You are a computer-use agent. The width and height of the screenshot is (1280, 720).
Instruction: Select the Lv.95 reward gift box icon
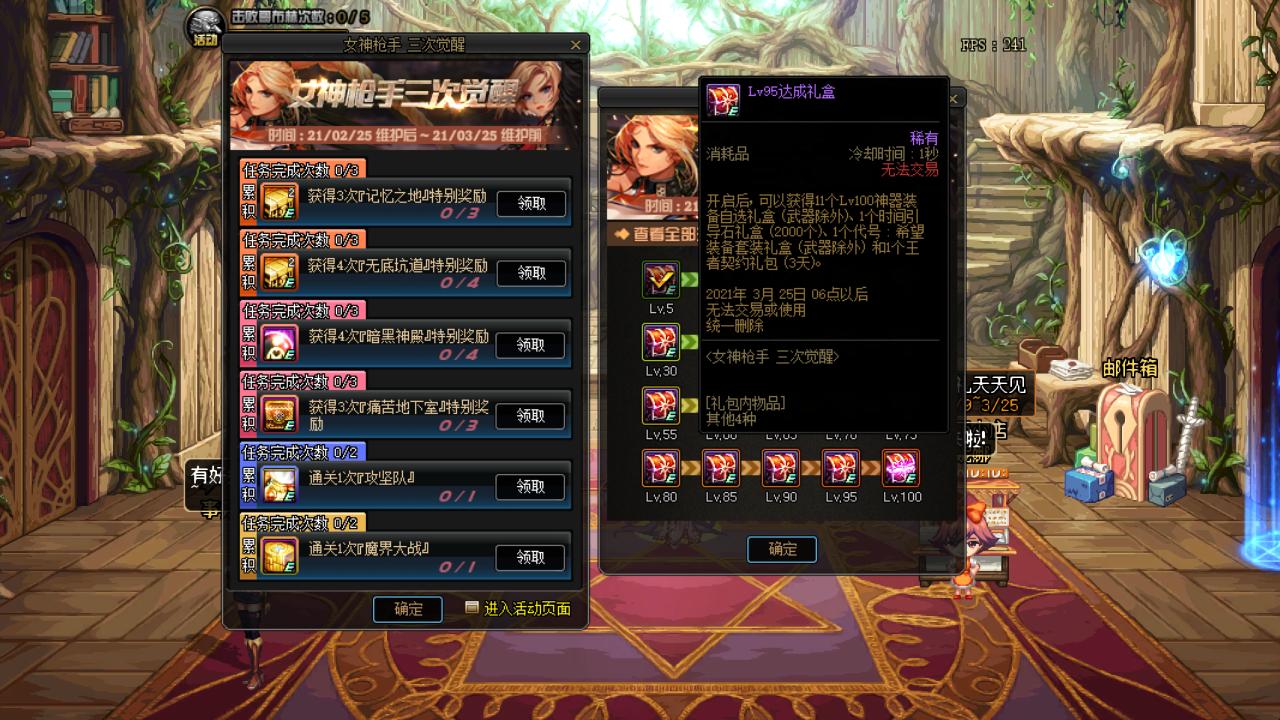pos(843,468)
